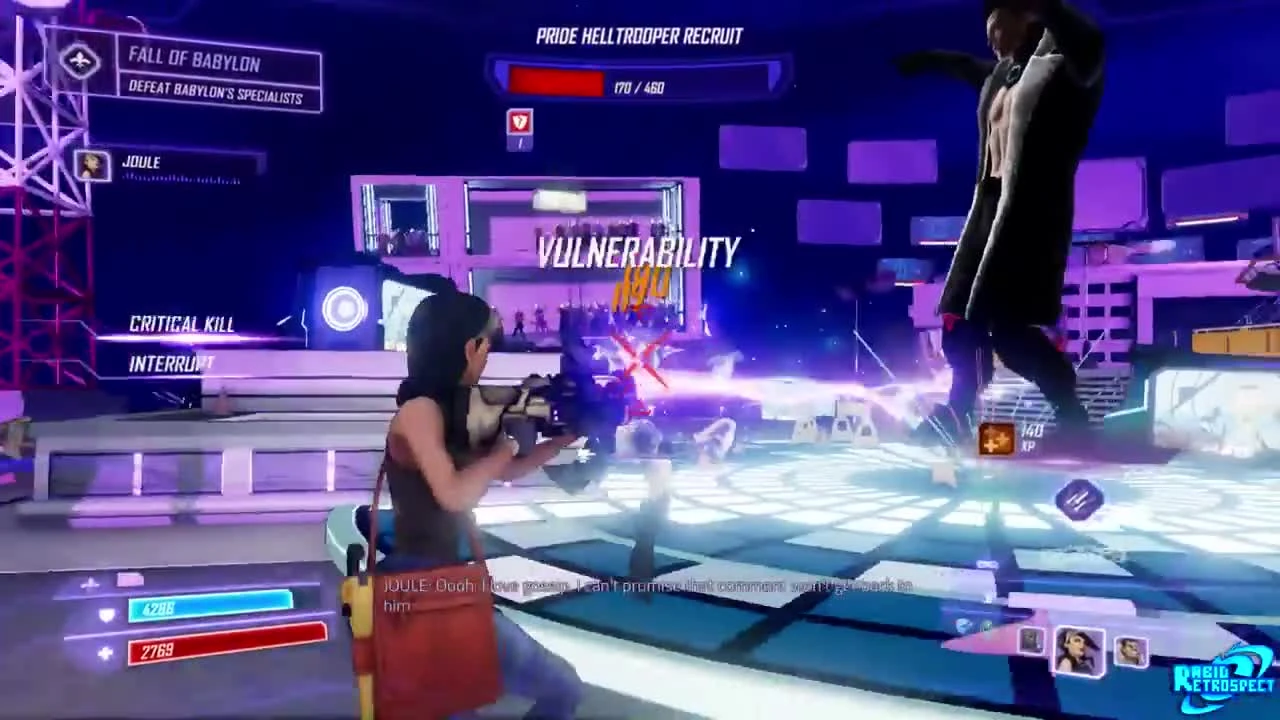Click the red ability icon under the boss bar

(519, 123)
